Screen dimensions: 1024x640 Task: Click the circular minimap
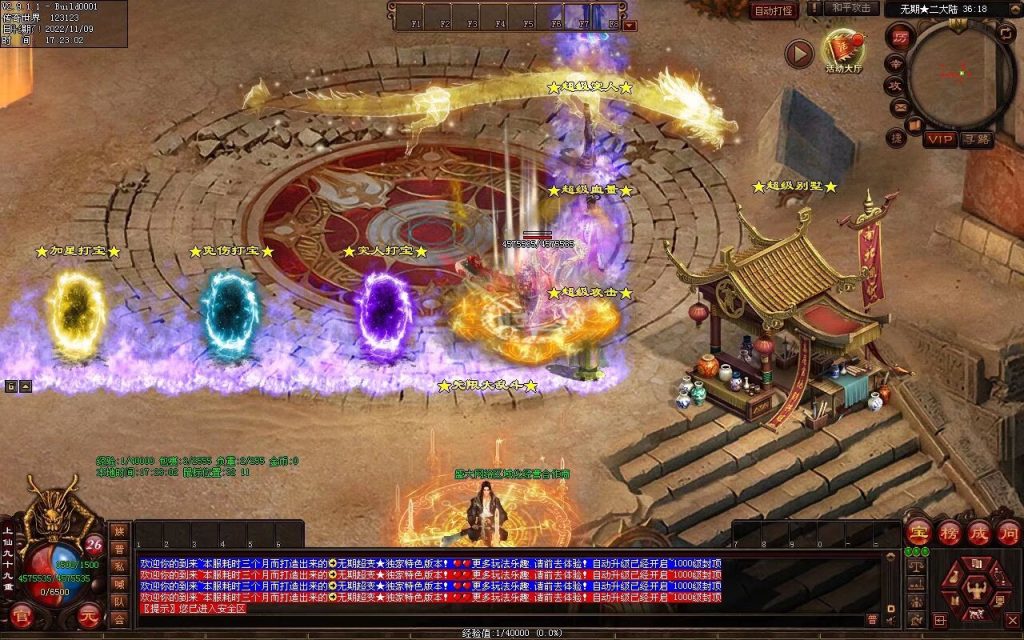tap(959, 73)
